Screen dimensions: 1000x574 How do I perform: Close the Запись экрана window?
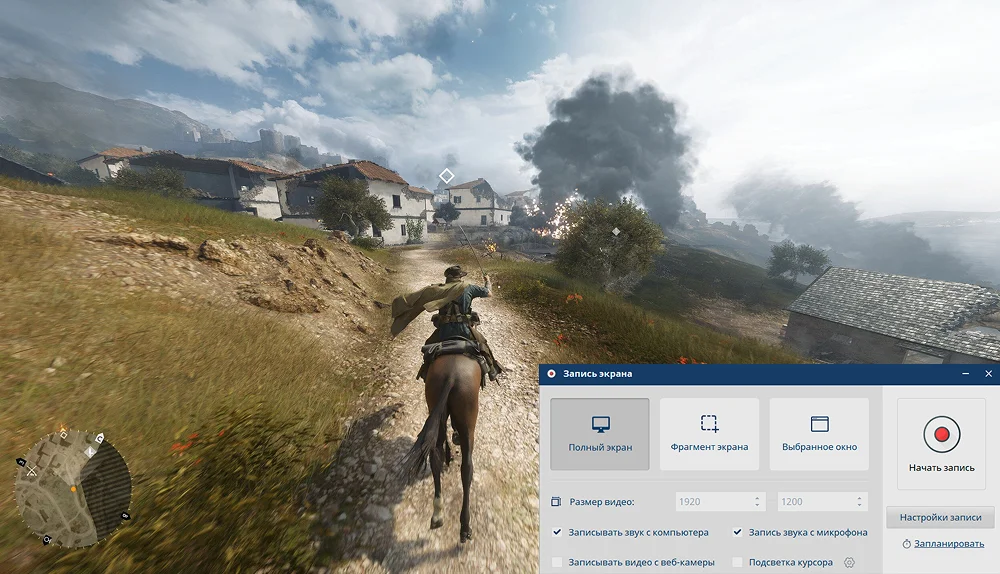click(x=988, y=374)
